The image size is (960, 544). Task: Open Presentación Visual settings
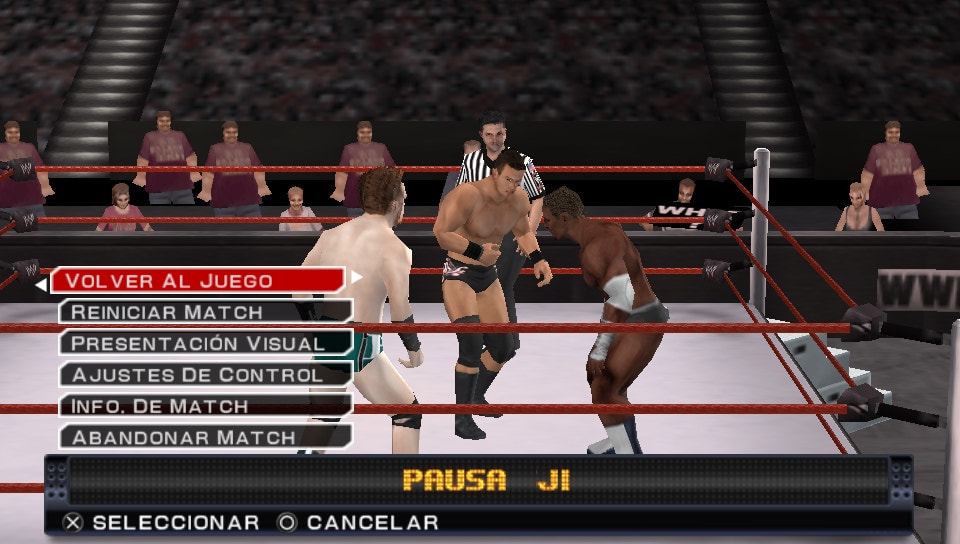coord(204,343)
